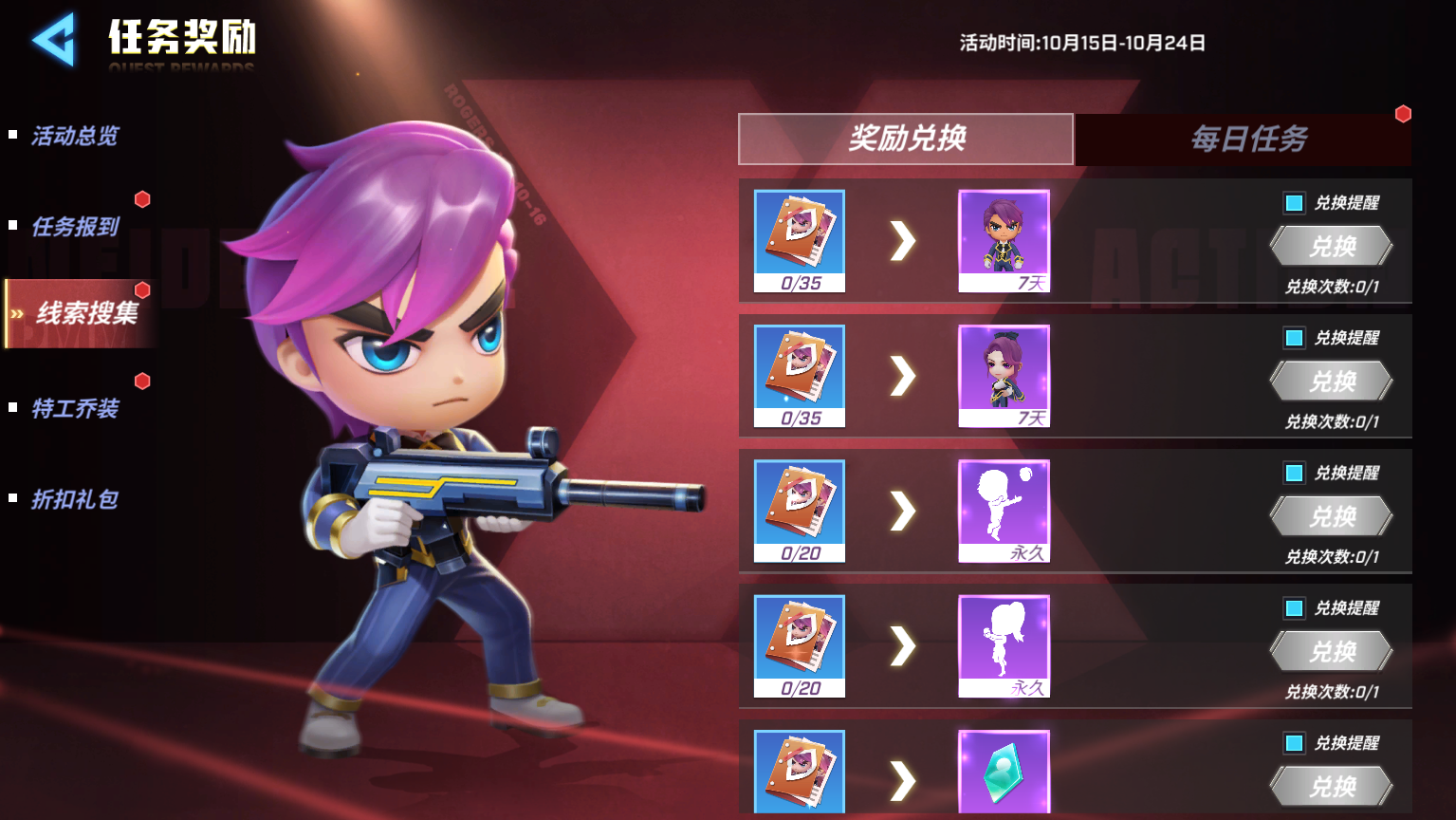Open the 任务报到 menu entry
This screenshot has width=1456, height=820.
click(75, 227)
